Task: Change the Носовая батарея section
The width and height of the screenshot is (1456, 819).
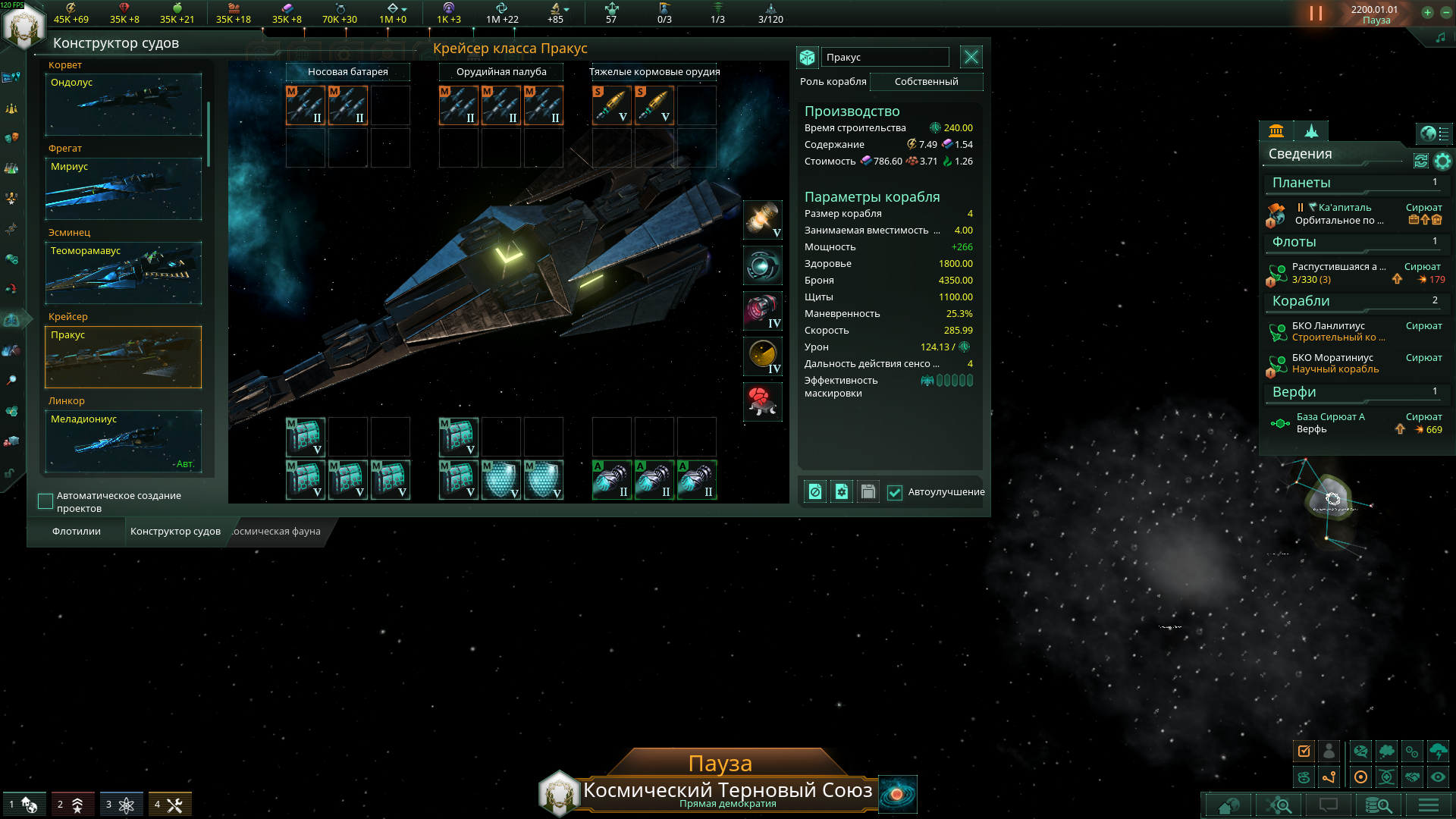Action: [347, 72]
